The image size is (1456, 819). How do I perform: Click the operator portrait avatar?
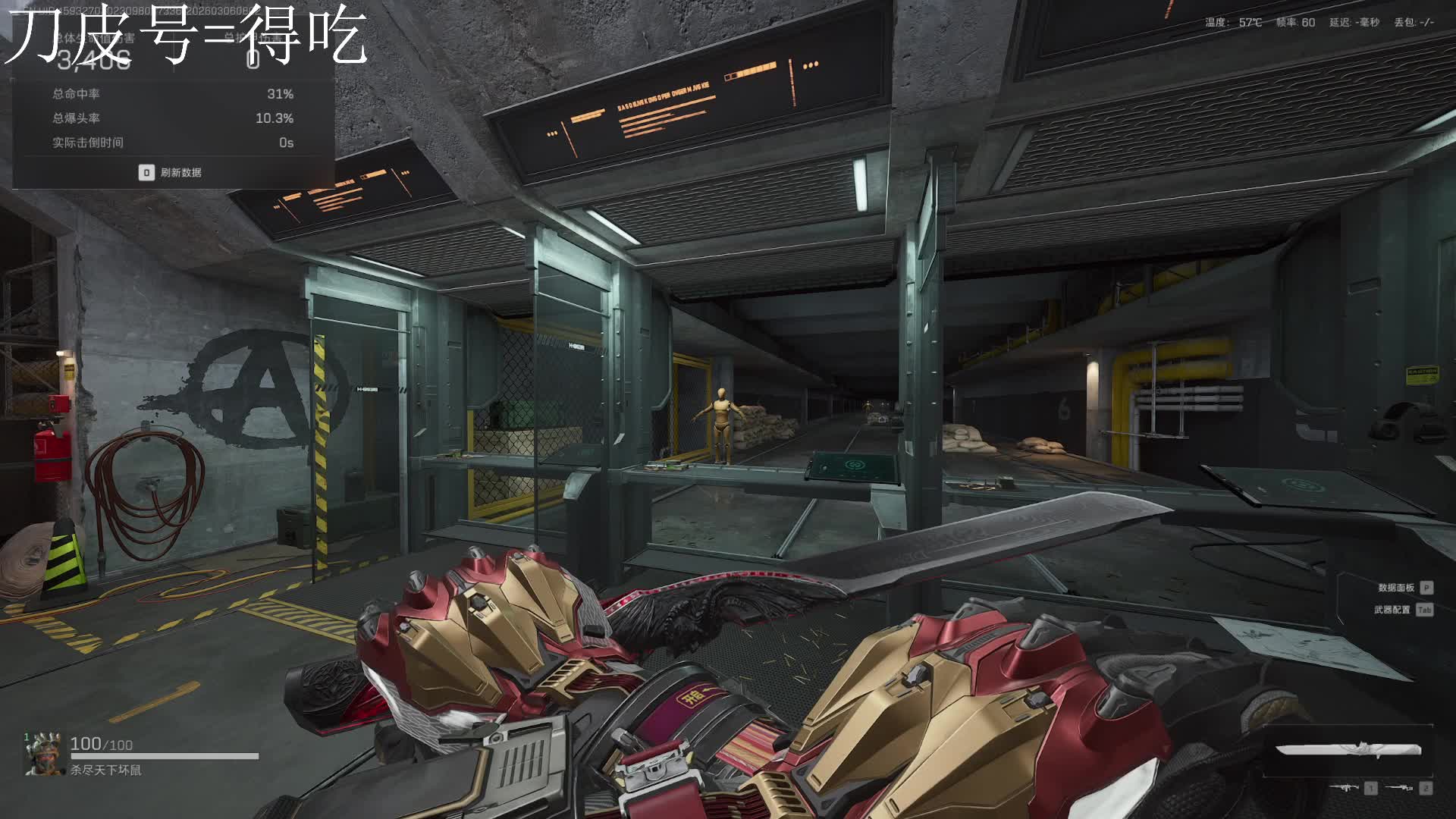(43, 753)
